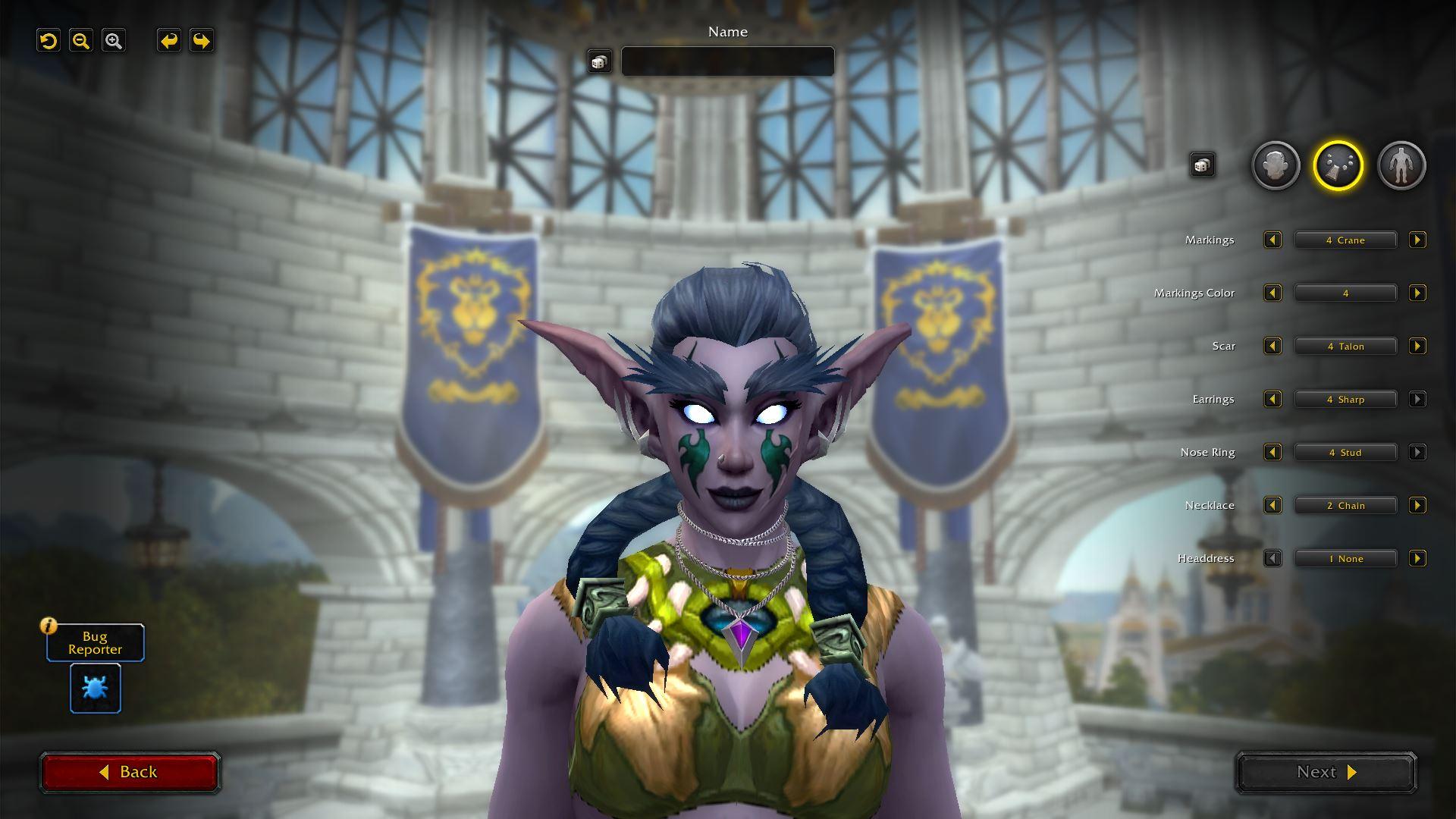Cycle forward through Earrings styles
Viewport: 1456px width, 819px height.
(1417, 399)
